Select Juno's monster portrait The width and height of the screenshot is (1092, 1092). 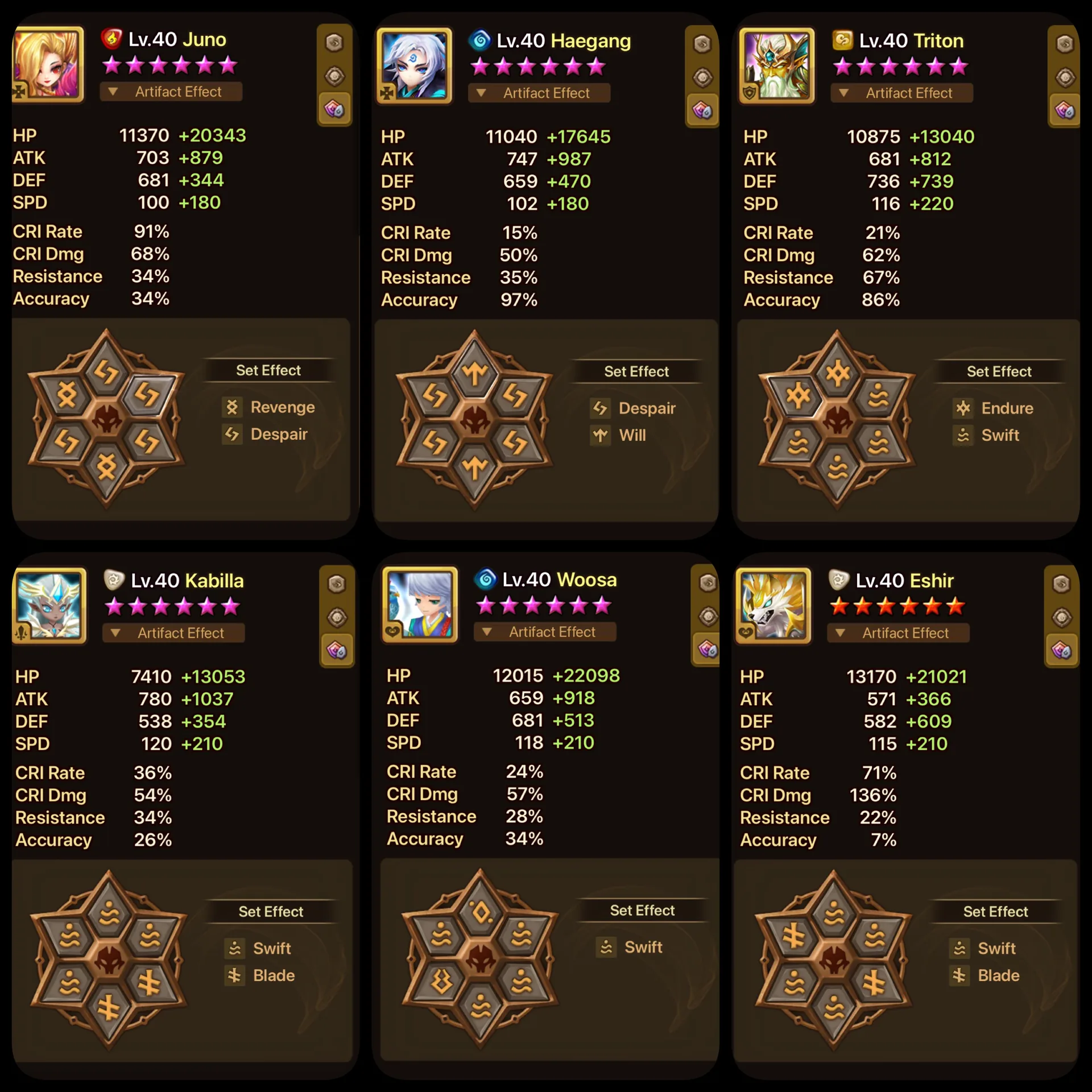[x=48, y=64]
